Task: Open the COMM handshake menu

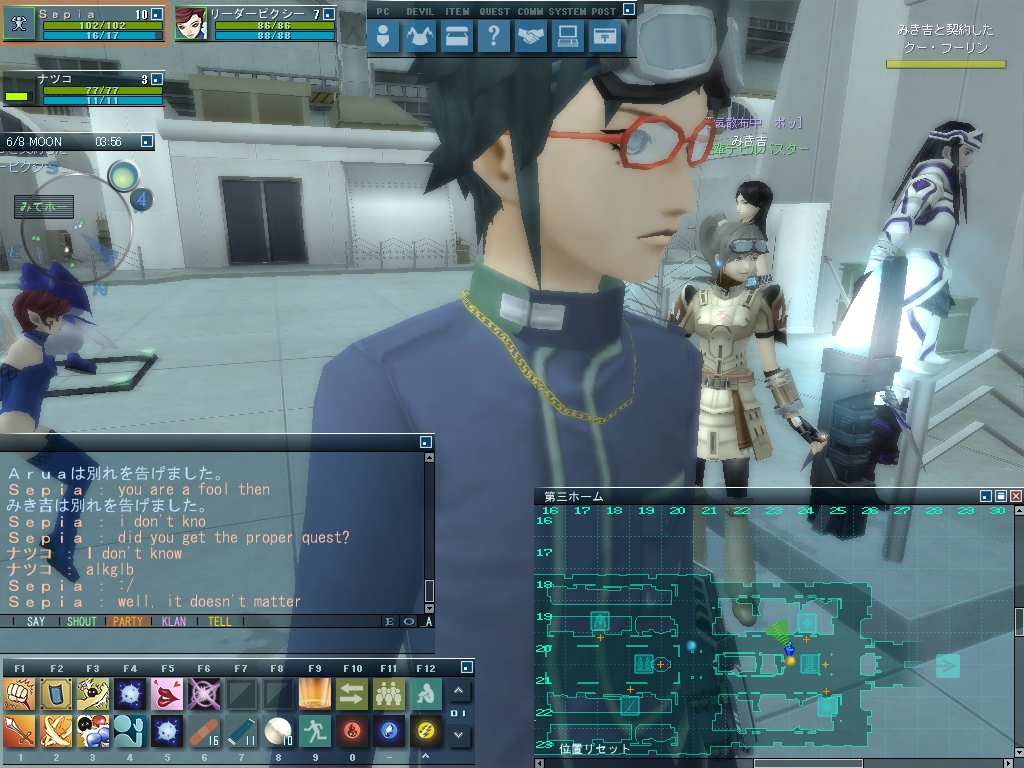Action: [x=532, y=37]
